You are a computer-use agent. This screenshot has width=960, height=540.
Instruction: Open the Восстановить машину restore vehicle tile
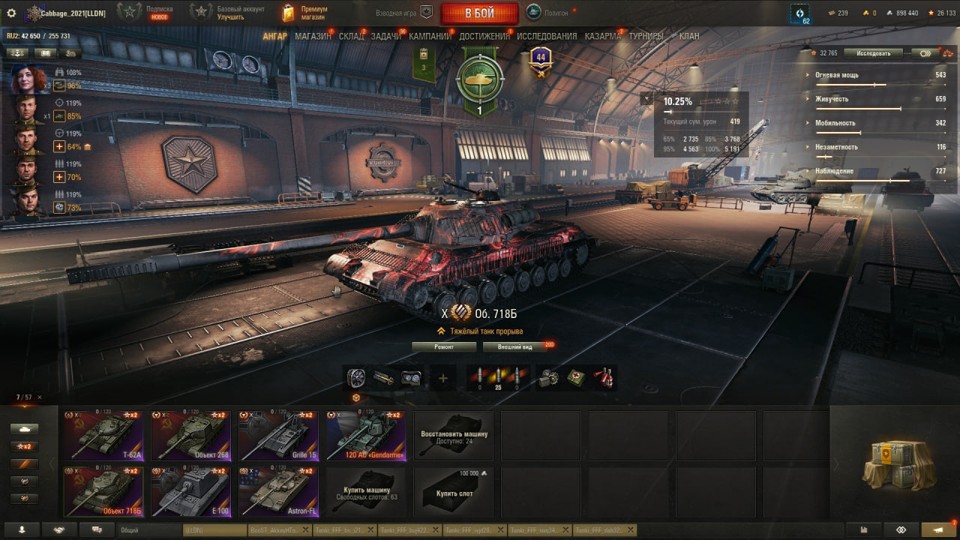click(454, 434)
